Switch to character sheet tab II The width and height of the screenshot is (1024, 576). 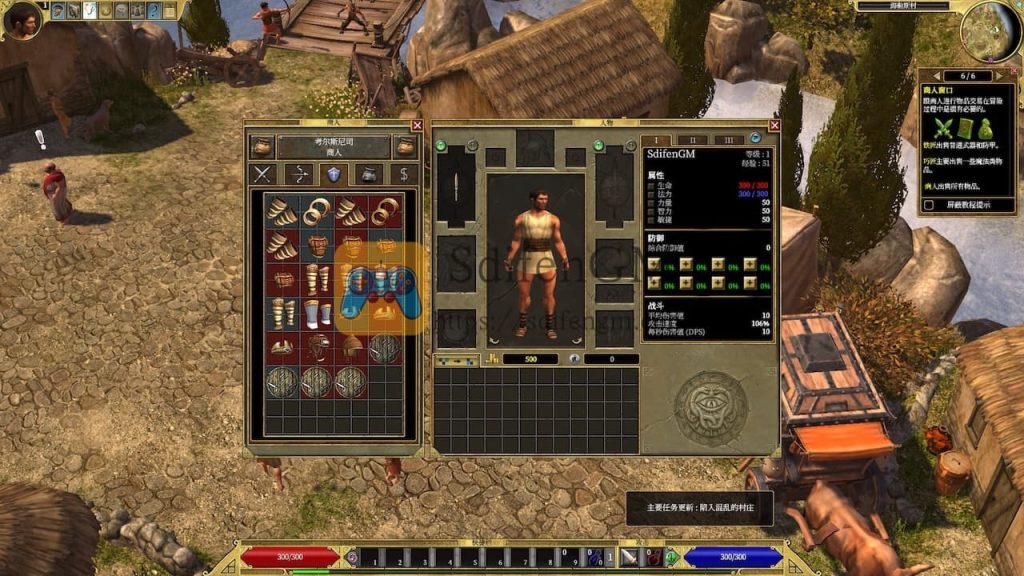coord(692,140)
